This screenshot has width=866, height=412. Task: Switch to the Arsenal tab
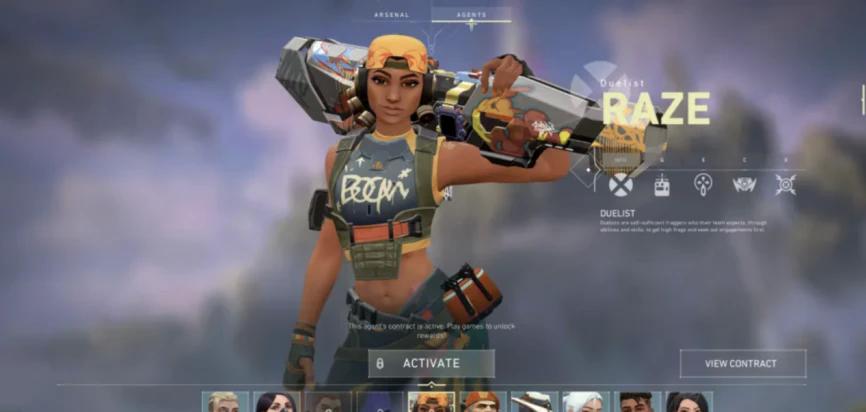click(392, 15)
